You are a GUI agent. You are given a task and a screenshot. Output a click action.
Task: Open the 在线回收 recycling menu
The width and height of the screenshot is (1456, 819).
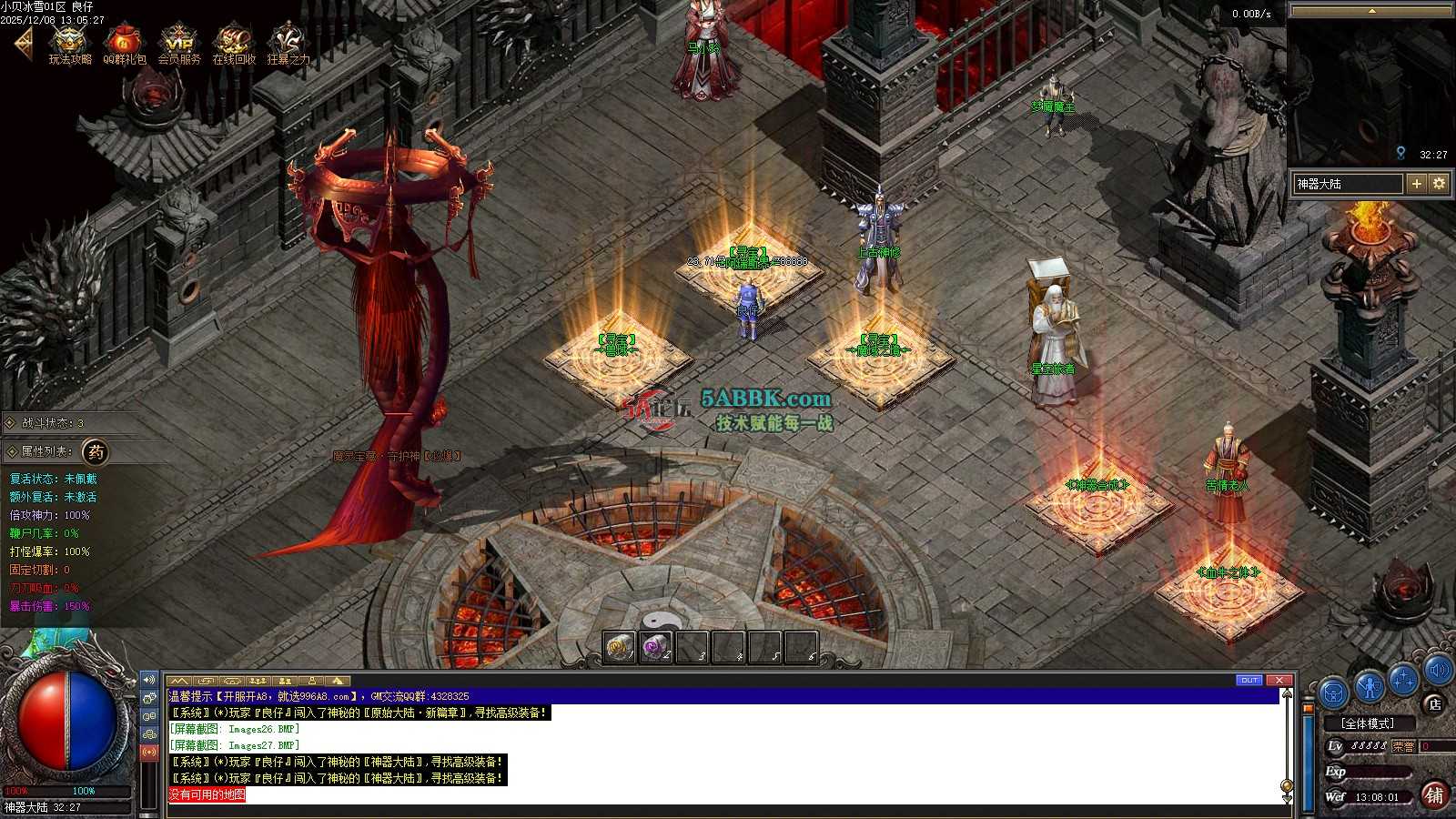233,44
